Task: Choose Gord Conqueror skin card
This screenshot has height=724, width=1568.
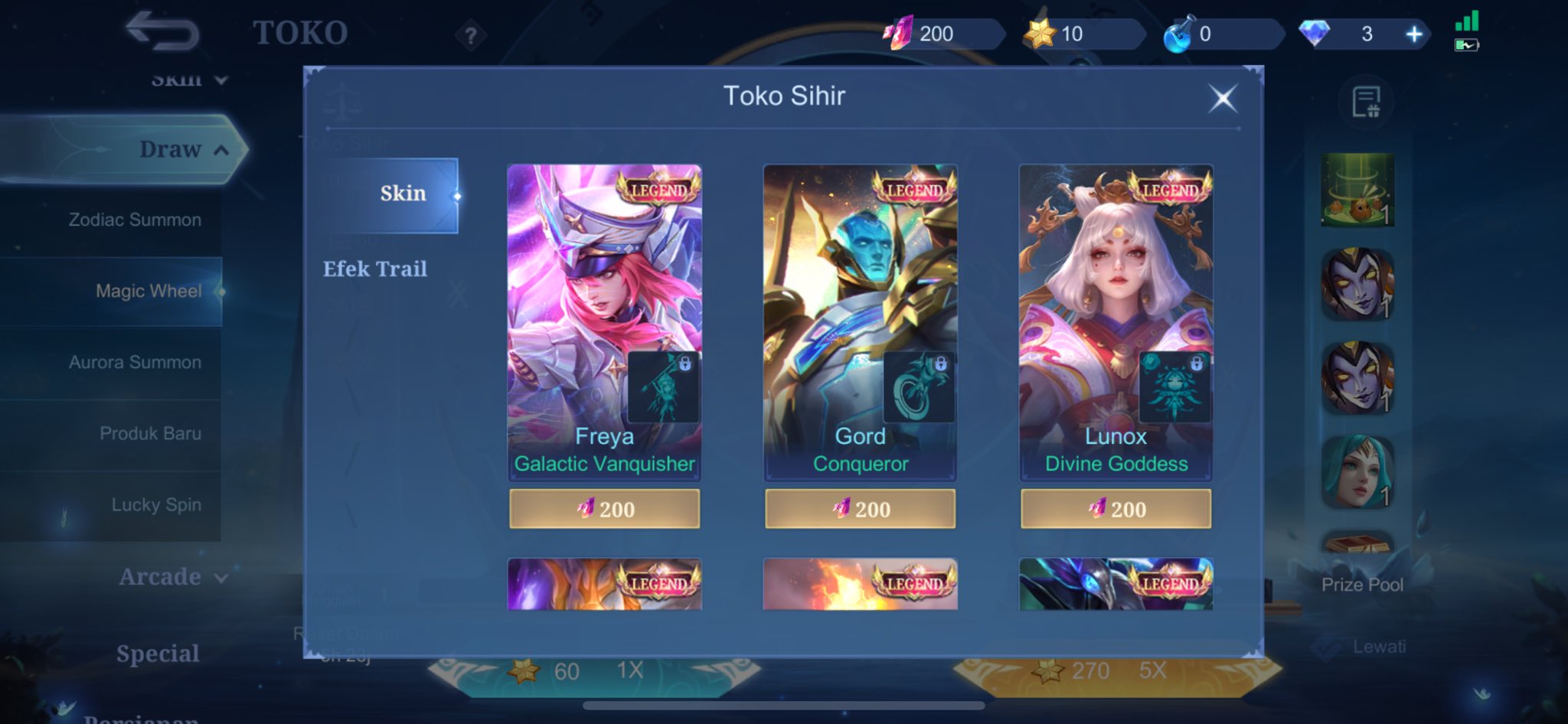Action: [x=860, y=321]
